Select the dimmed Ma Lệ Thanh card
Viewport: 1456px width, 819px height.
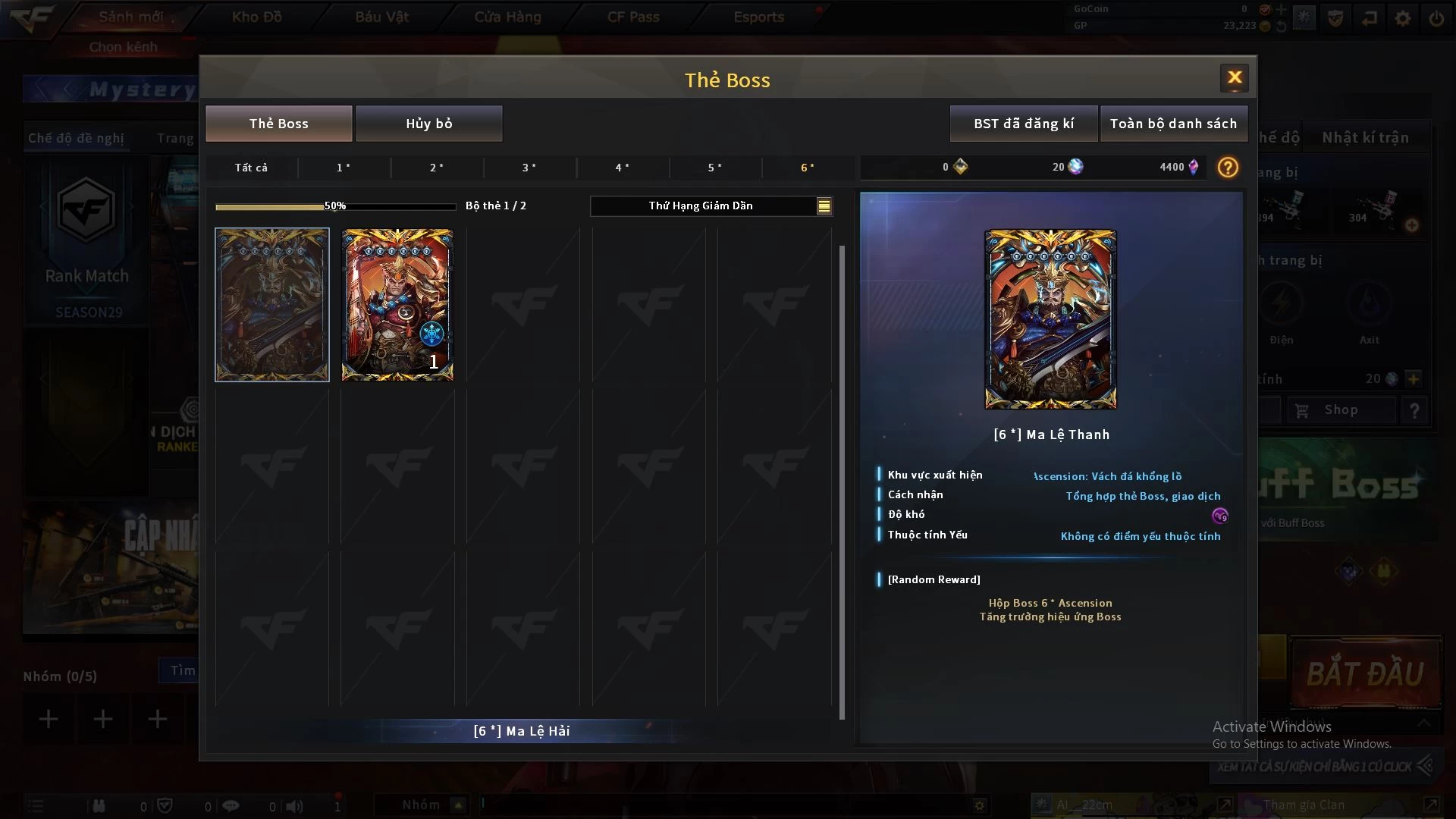(x=272, y=305)
